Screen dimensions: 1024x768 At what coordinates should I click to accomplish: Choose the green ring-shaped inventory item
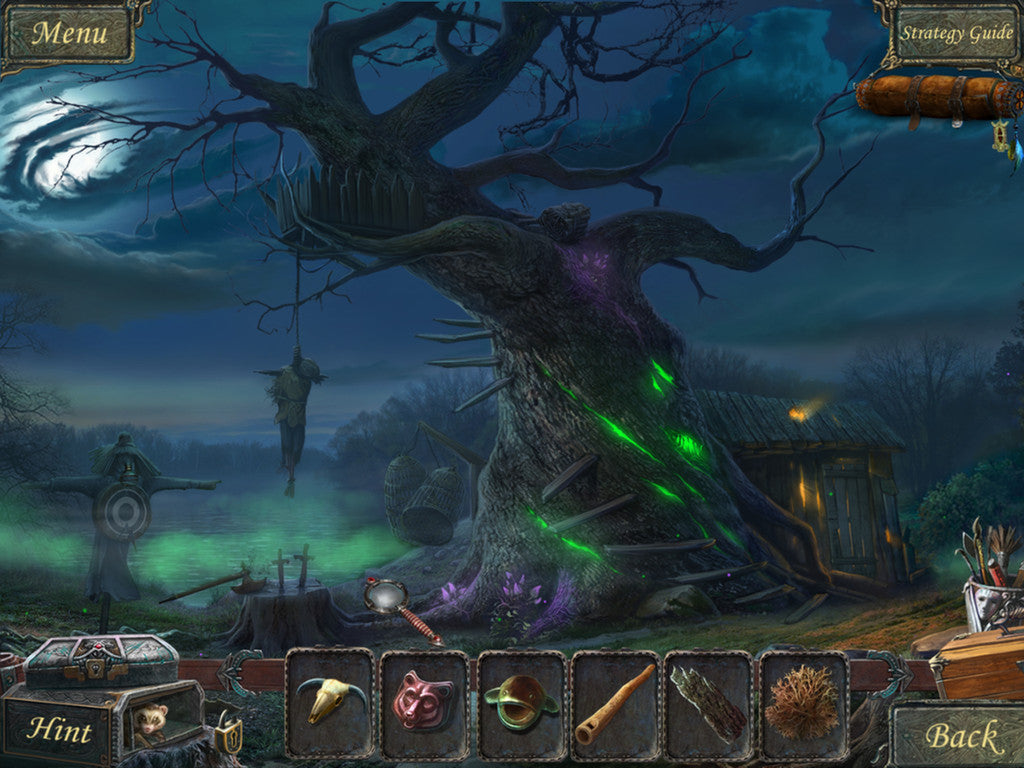coord(520,703)
